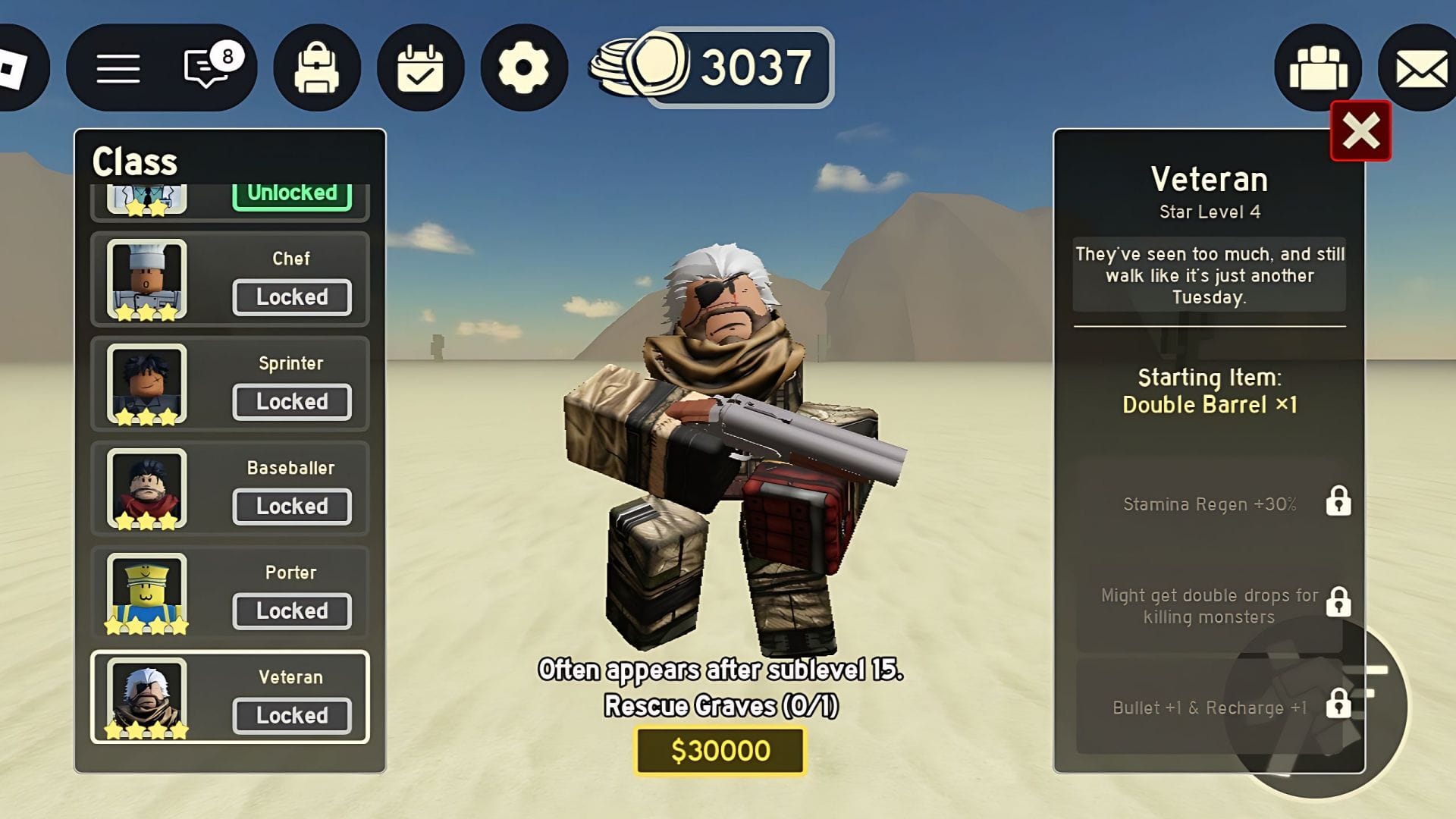1456x819 pixels.
Task: Switch to the Veteran class entry
Action: tap(292, 714)
